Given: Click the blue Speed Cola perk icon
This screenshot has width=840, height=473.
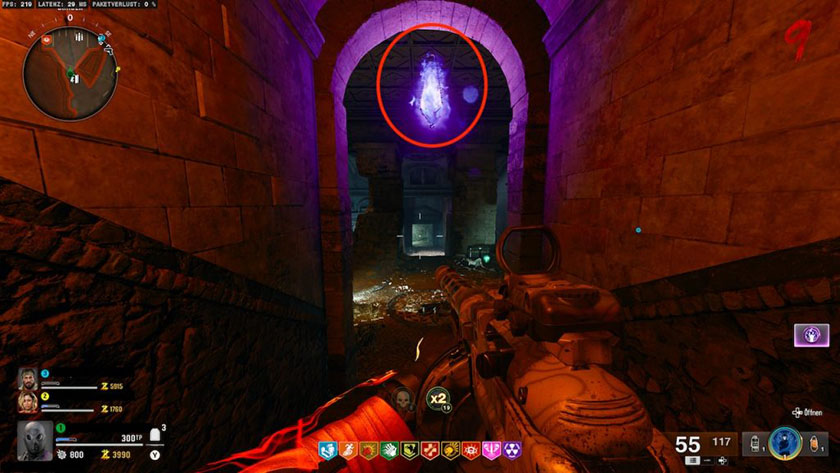Looking at the screenshot, I should (327, 451).
